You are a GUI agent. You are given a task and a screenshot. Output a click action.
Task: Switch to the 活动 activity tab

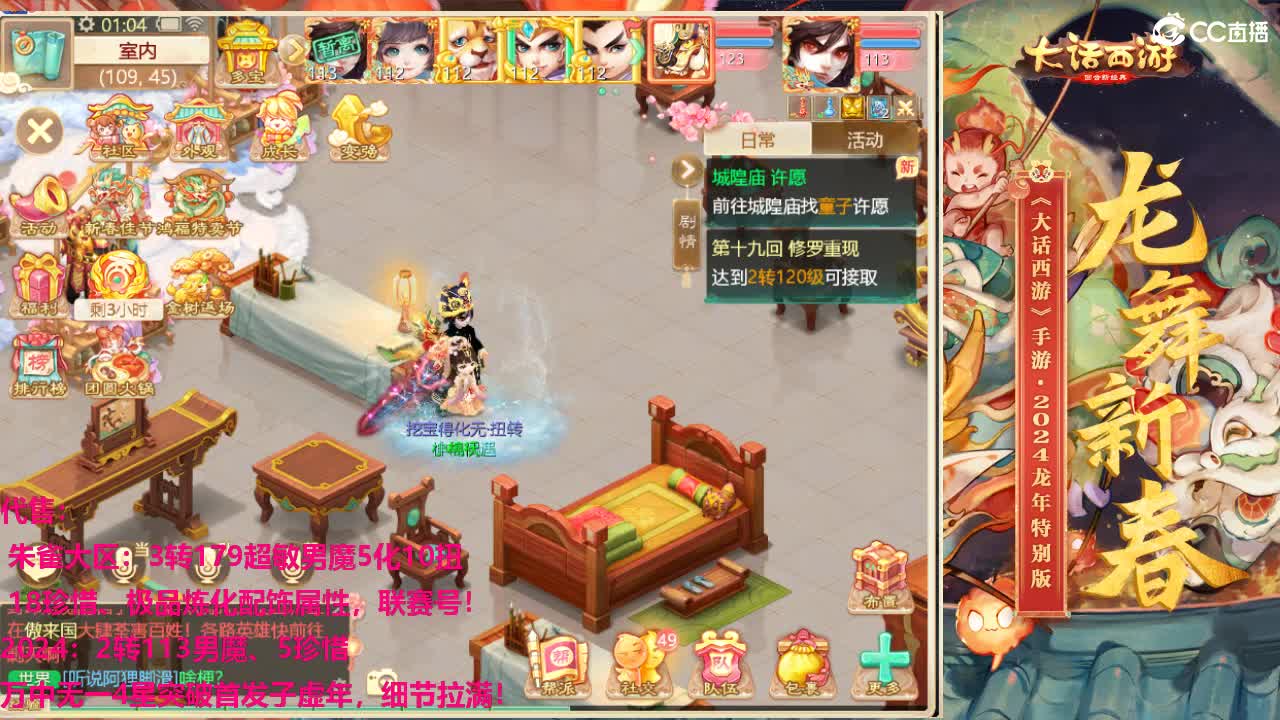865,138
